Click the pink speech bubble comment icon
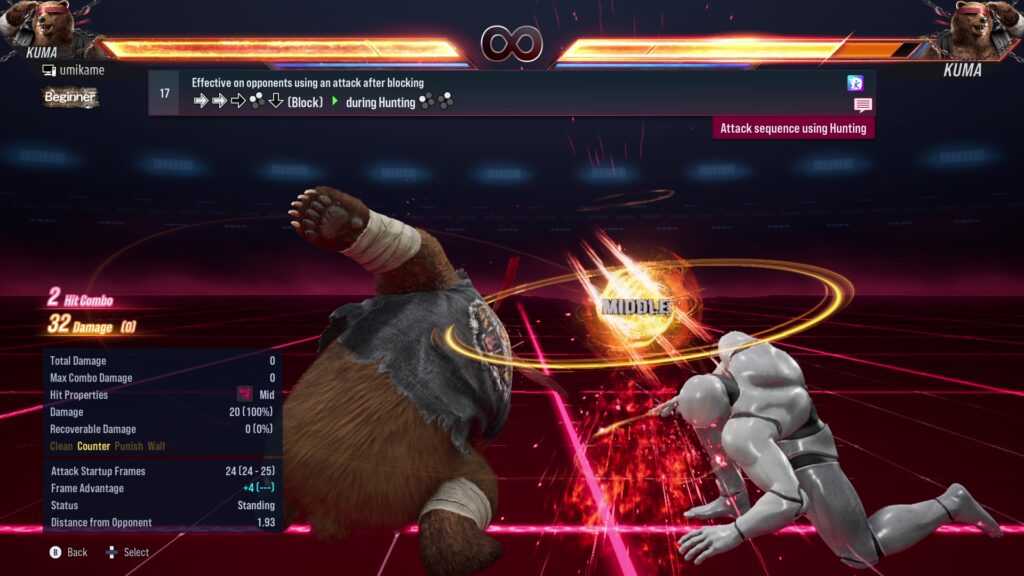The height and width of the screenshot is (576, 1024). click(862, 105)
